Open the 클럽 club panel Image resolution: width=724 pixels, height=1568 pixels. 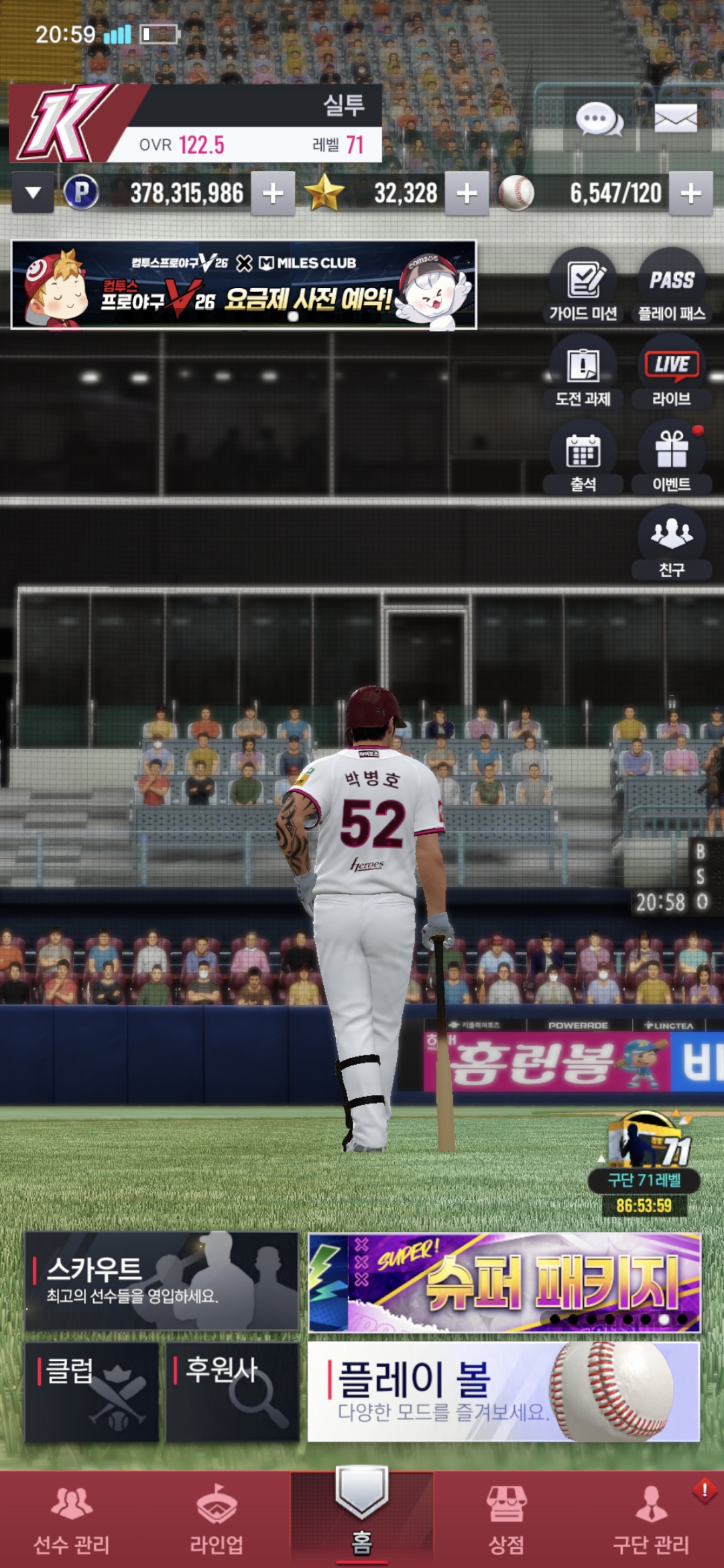click(x=92, y=1392)
